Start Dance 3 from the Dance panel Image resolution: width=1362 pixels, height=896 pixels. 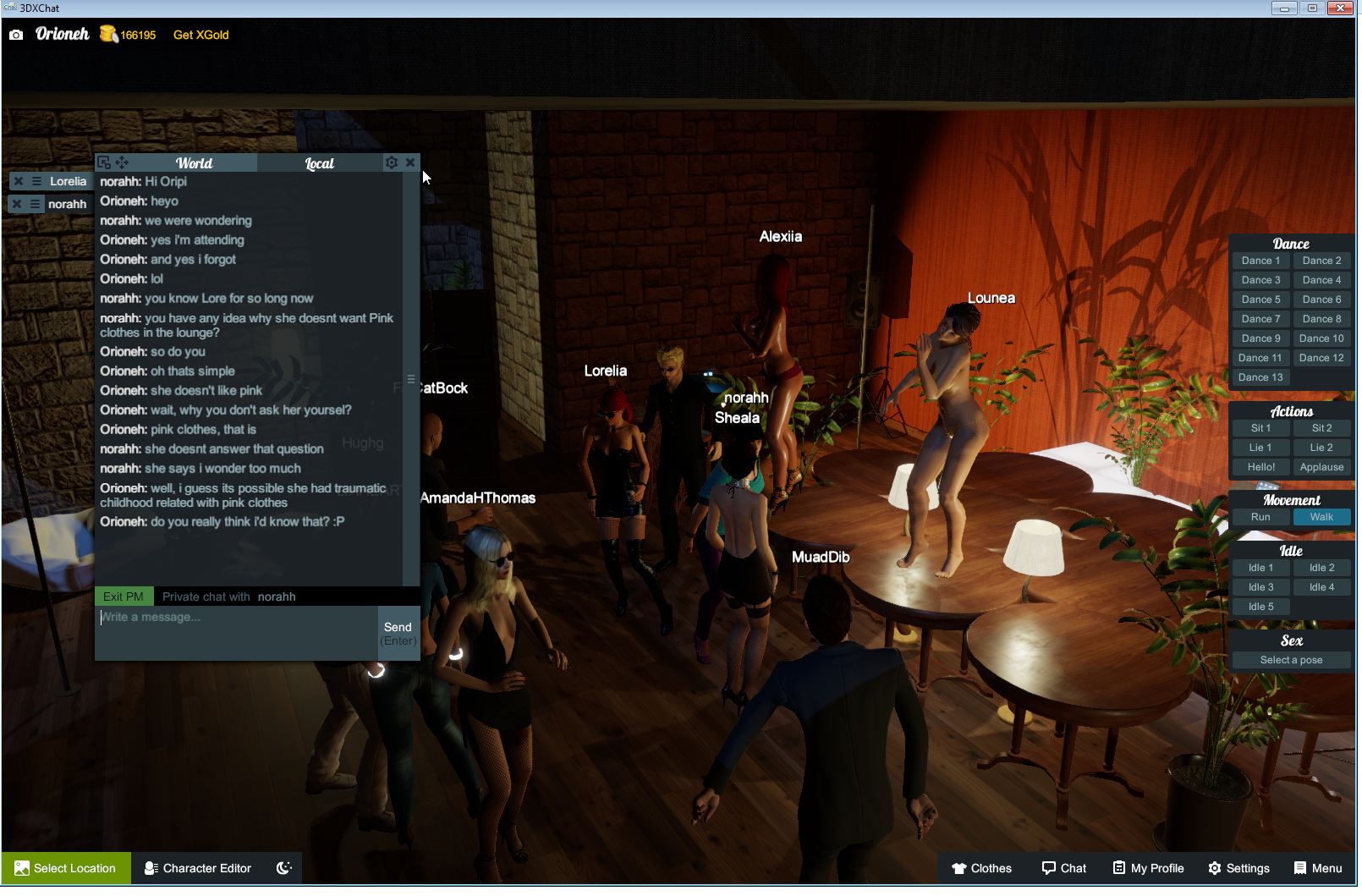[1260, 279]
